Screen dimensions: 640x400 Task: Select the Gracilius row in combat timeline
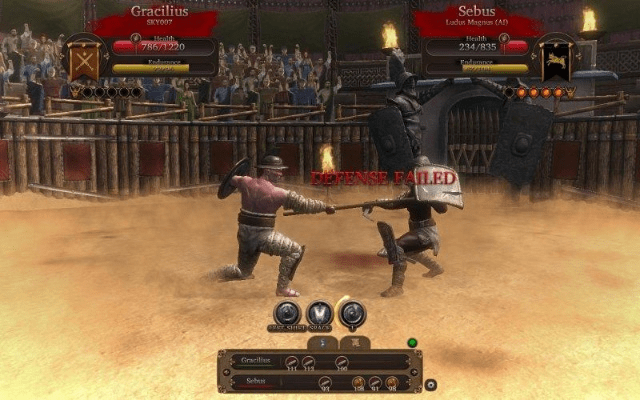[x=320, y=362]
